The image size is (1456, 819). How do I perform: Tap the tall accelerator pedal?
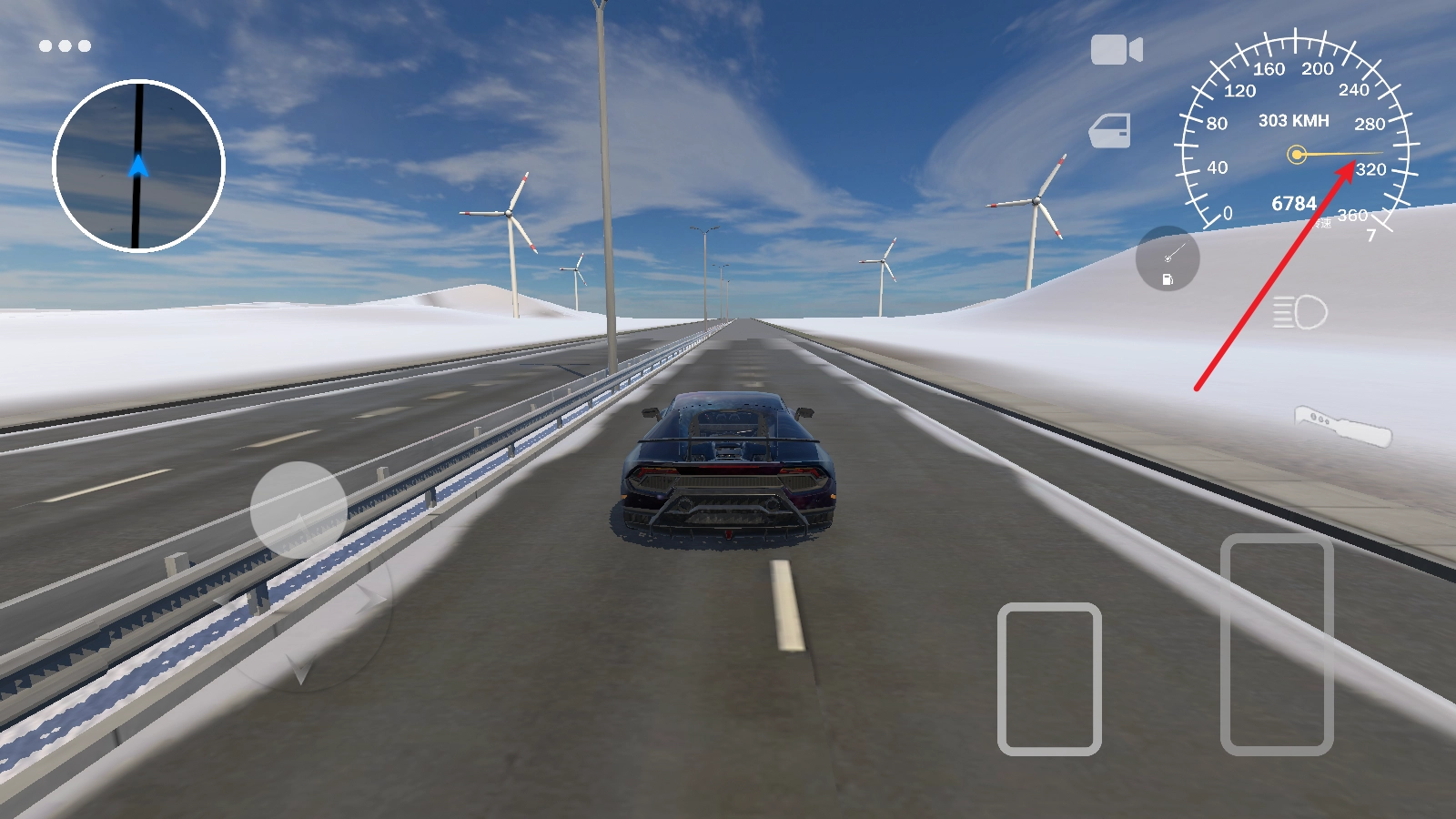point(1277,644)
